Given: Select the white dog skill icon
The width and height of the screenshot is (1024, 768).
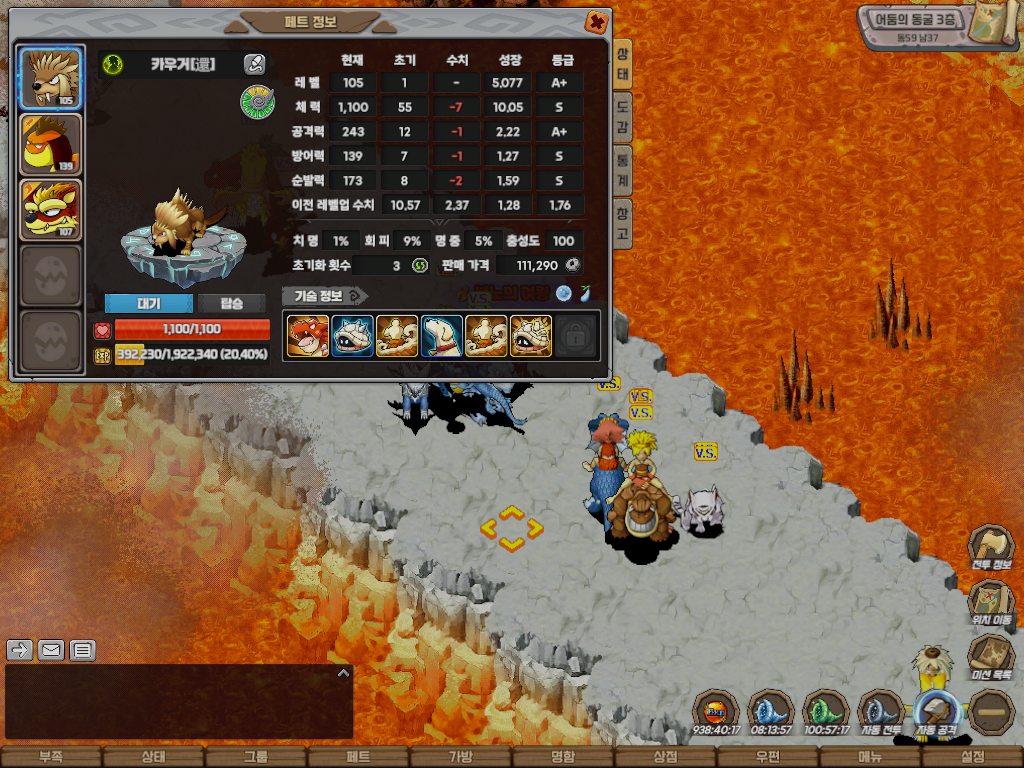Looking at the screenshot, I should (442, 336).
